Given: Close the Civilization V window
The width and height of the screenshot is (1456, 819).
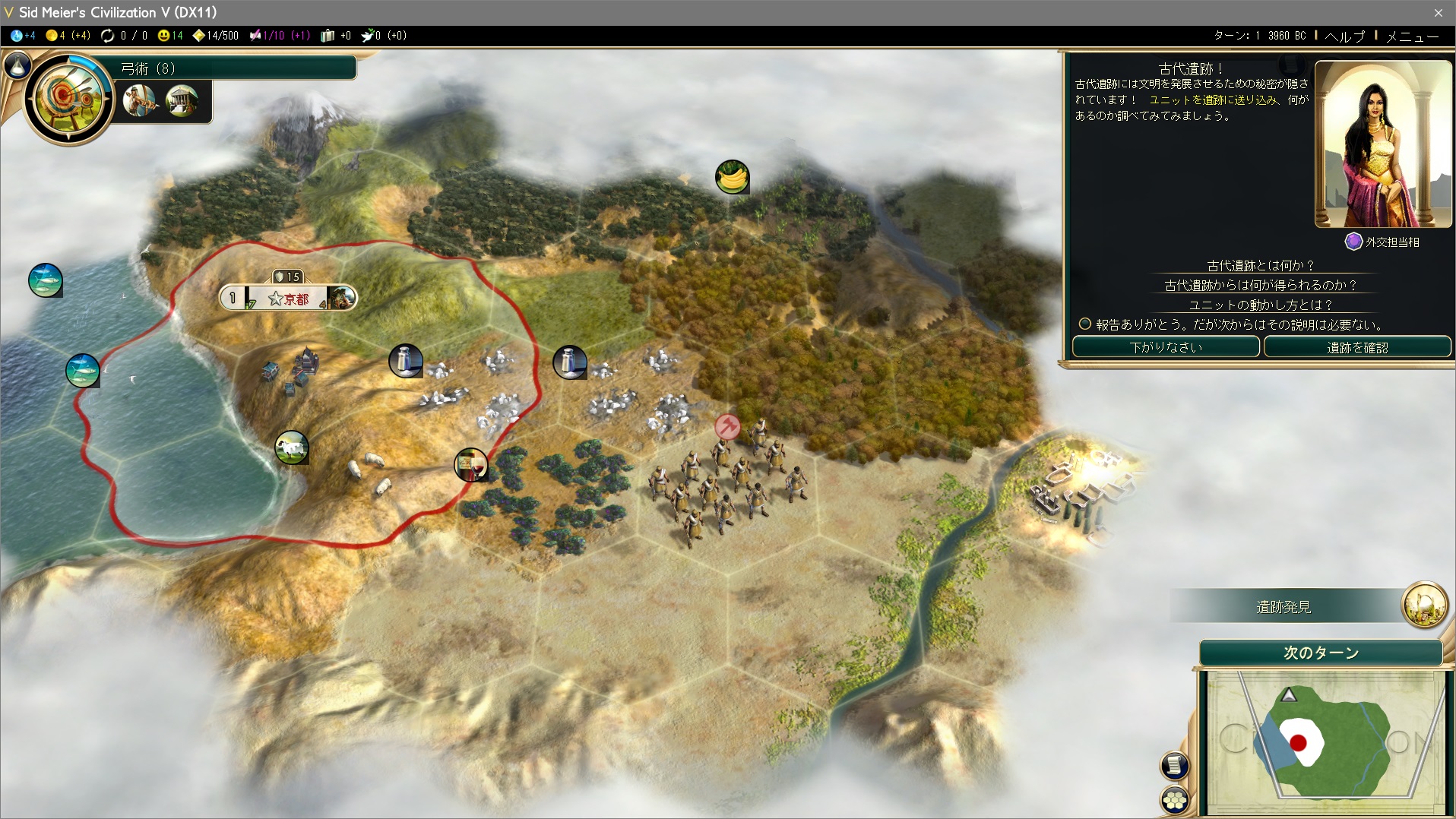Looking at the screenshot, I should pos(1438,12).
